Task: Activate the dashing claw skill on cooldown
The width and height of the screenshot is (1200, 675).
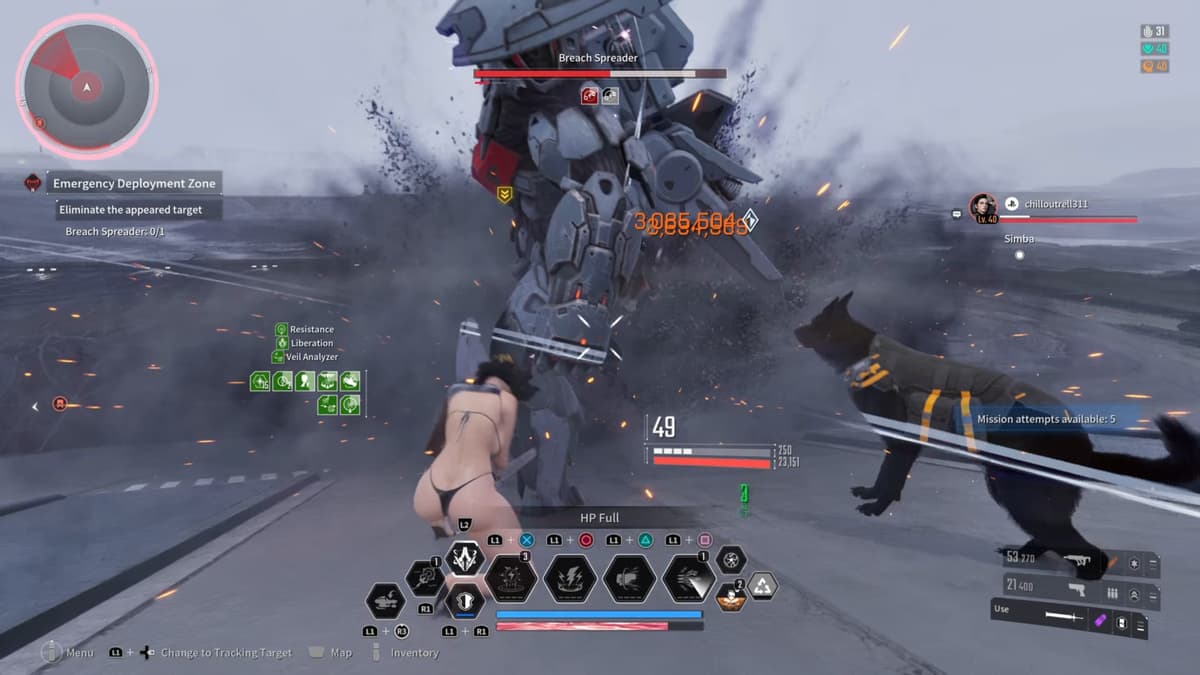Action: tap(688, 579)
